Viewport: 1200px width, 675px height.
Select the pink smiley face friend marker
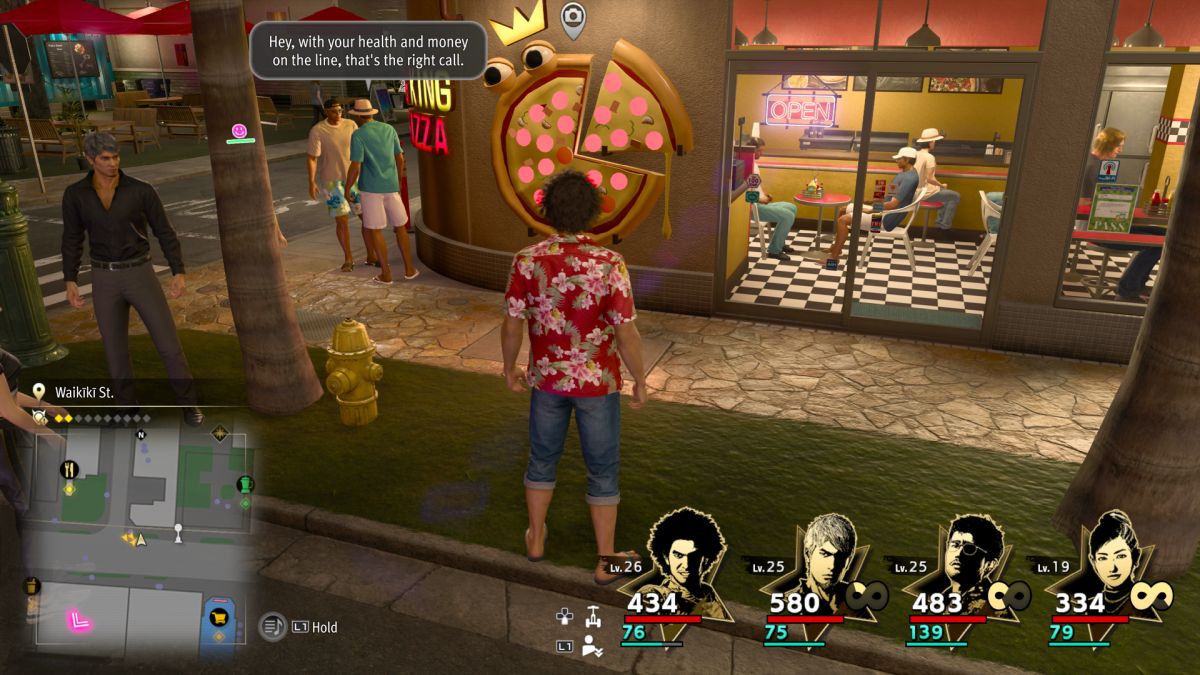239,131
